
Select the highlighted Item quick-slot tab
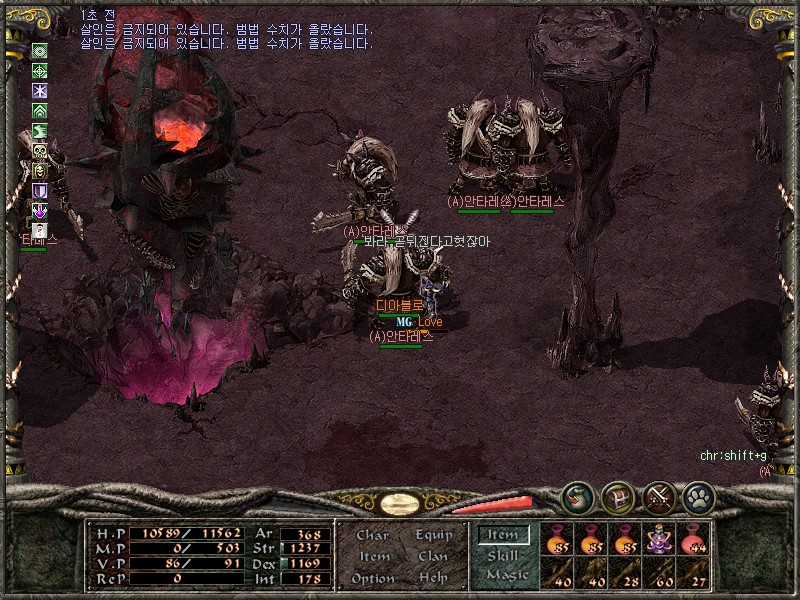(x=503, y=536)
